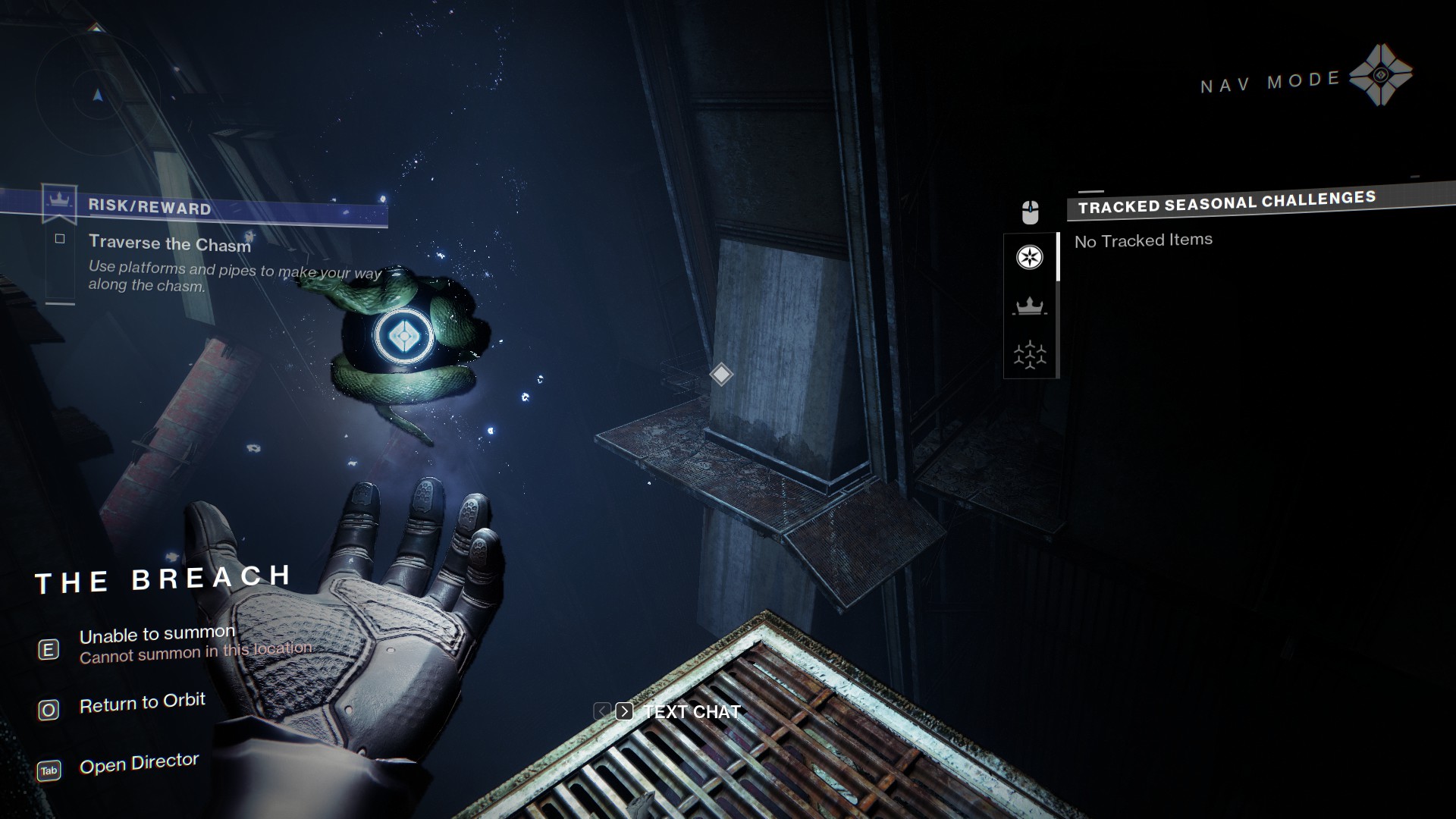Select the seasonal challenges starburst tab

click(x=1029, y=257)
